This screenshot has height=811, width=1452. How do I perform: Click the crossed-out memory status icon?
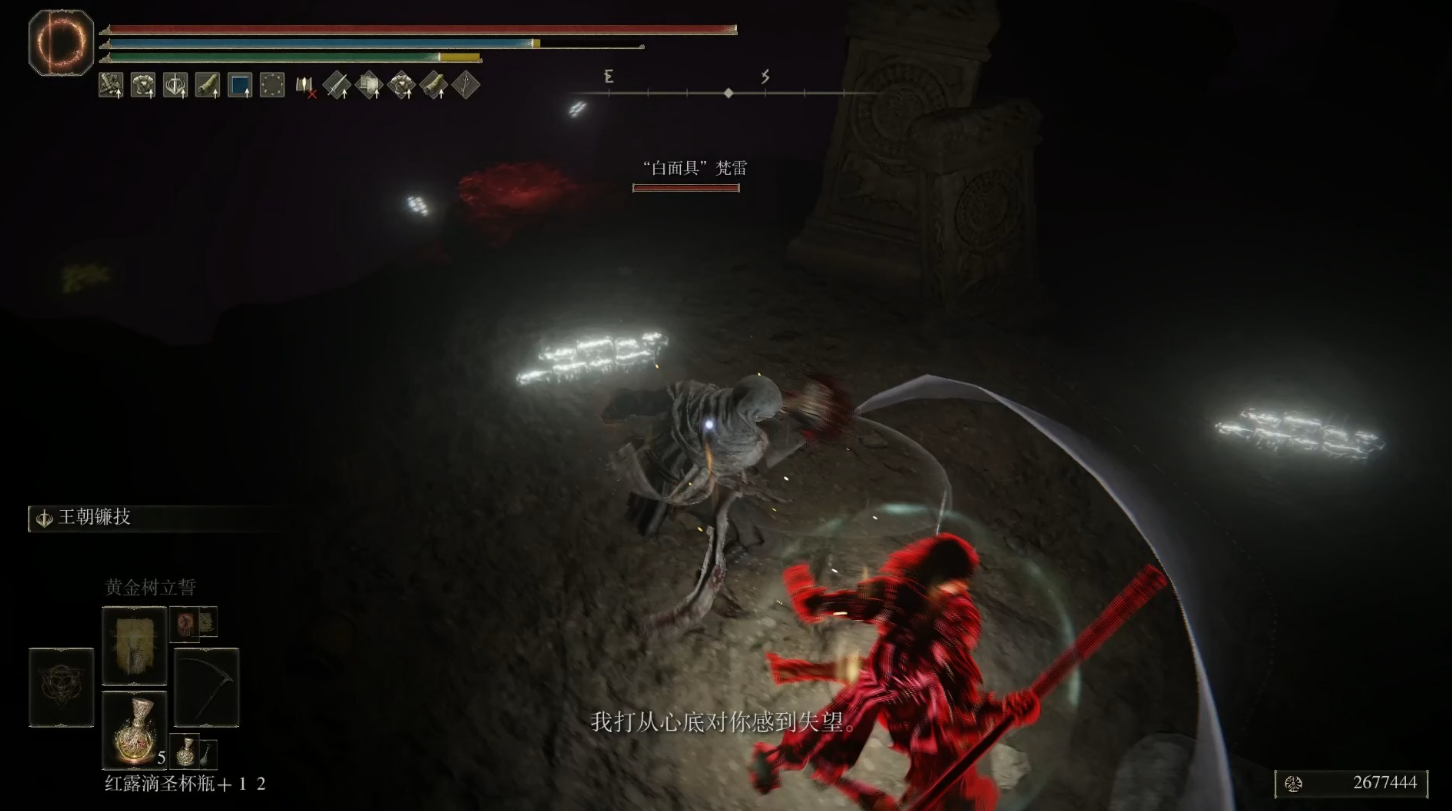304,86
